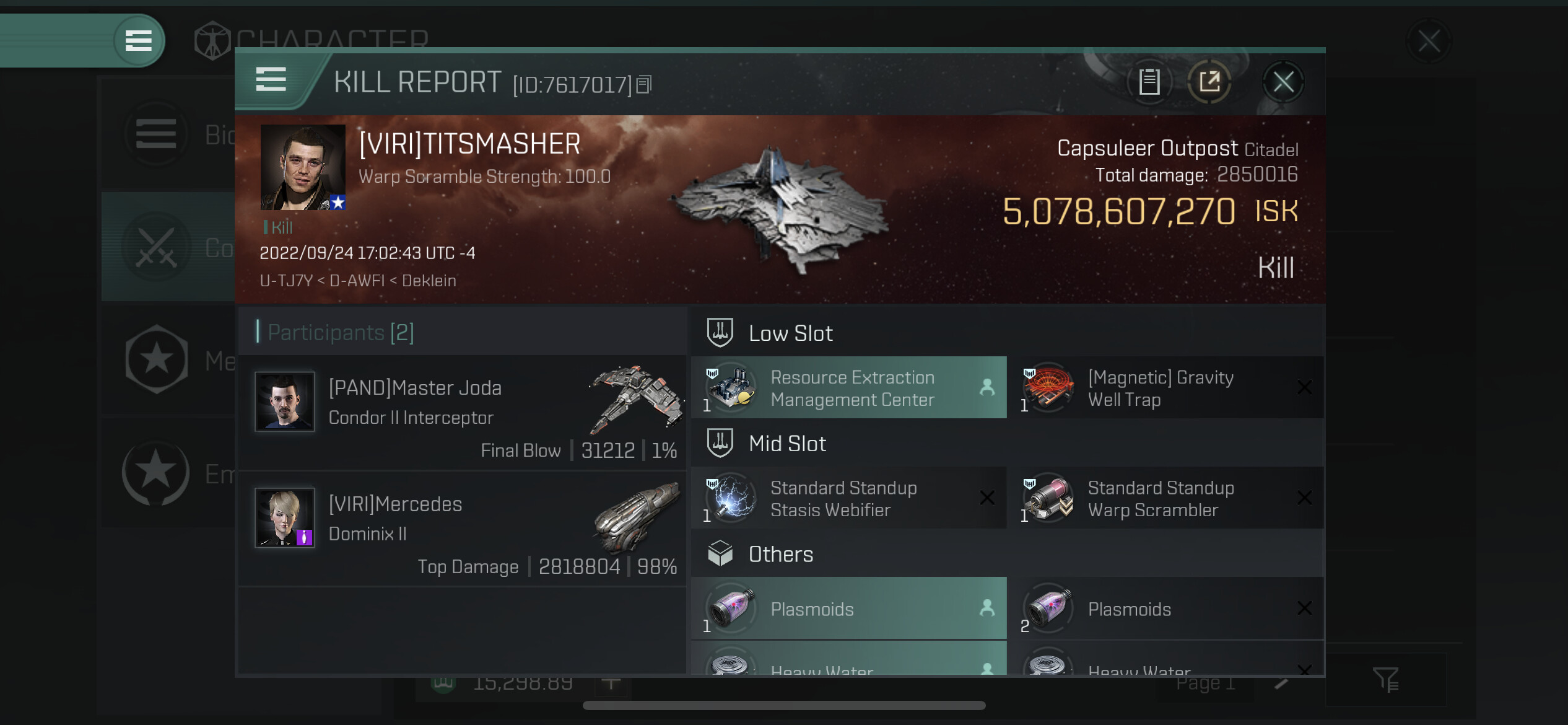Close the Character screen

pos(1429,42)
